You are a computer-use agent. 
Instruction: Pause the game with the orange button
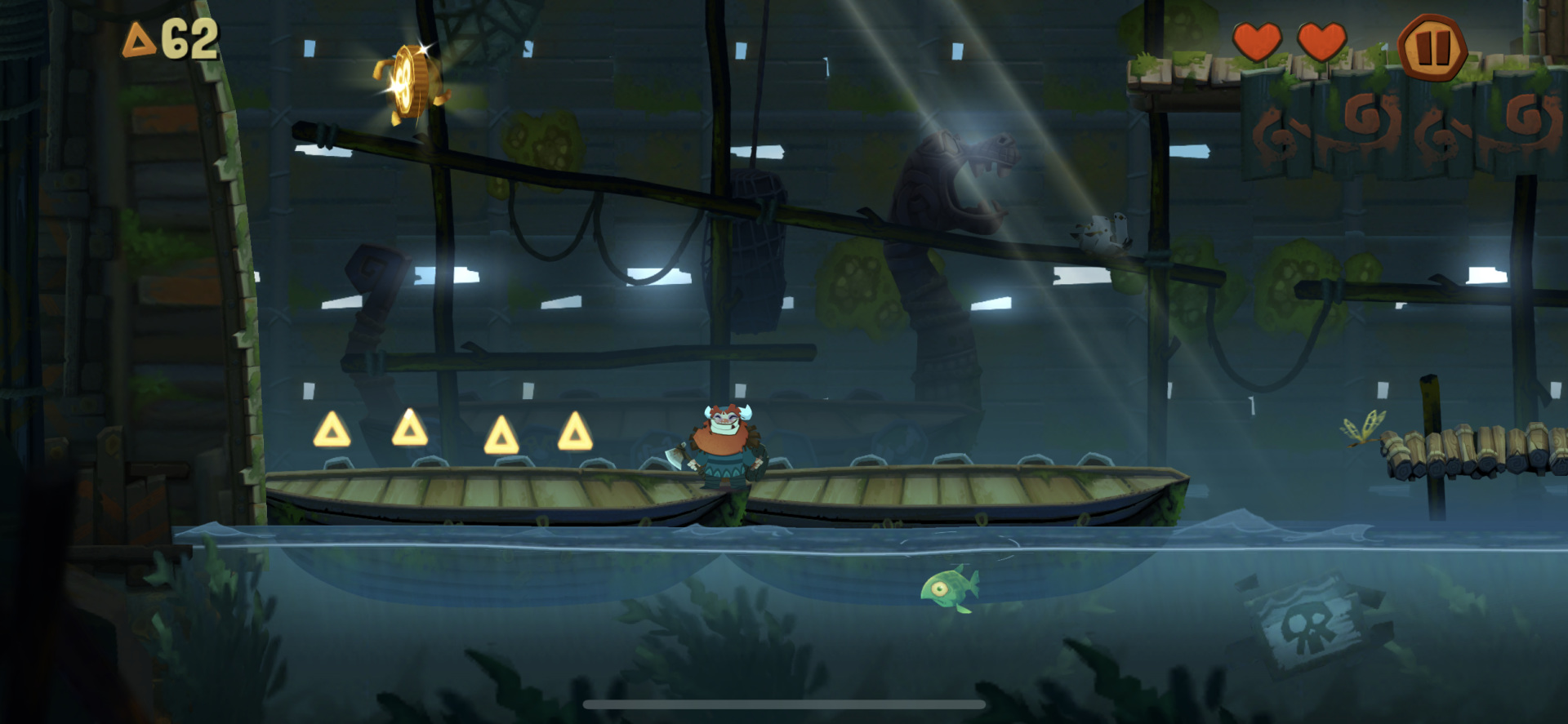pyautogui.click(x=1432, y=47)
